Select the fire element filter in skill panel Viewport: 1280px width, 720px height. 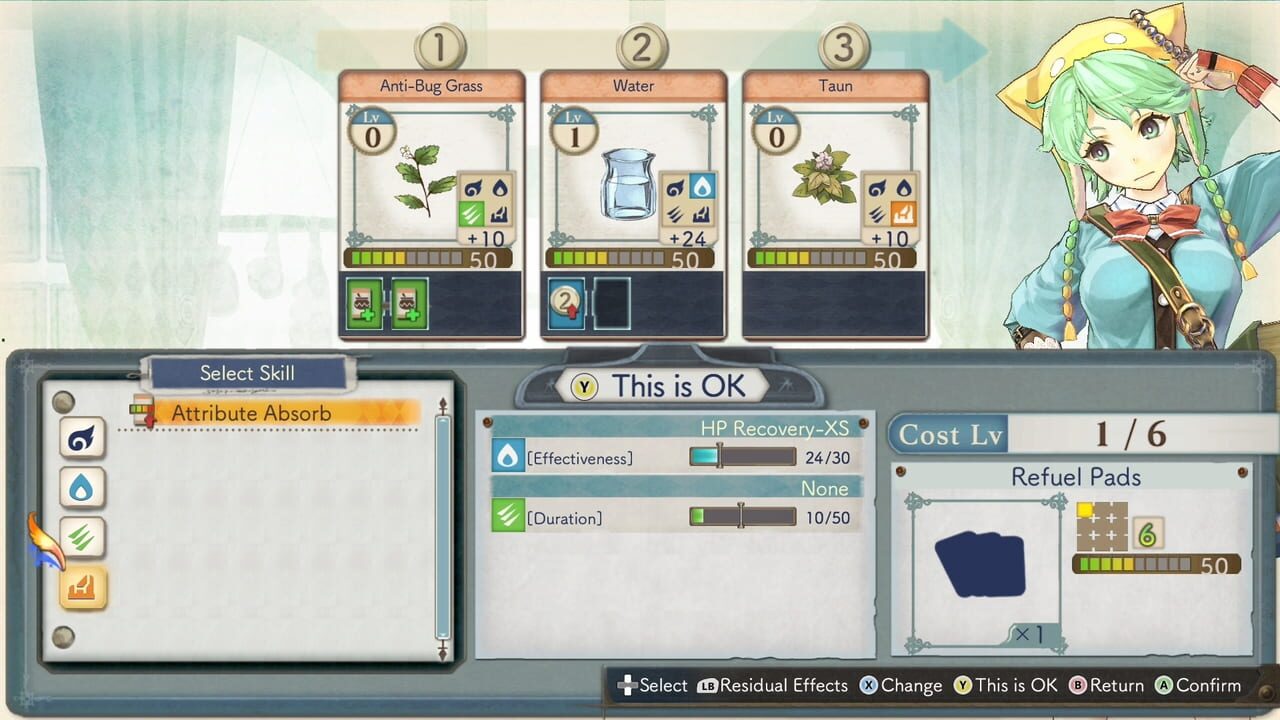coord(81,586)
